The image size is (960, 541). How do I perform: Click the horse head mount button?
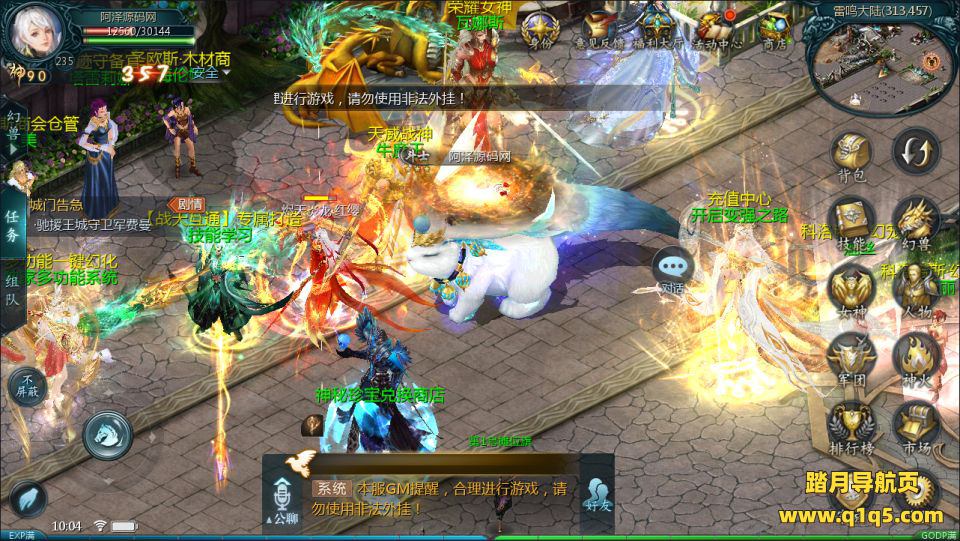pyautogui.click(x=108, y=433)
